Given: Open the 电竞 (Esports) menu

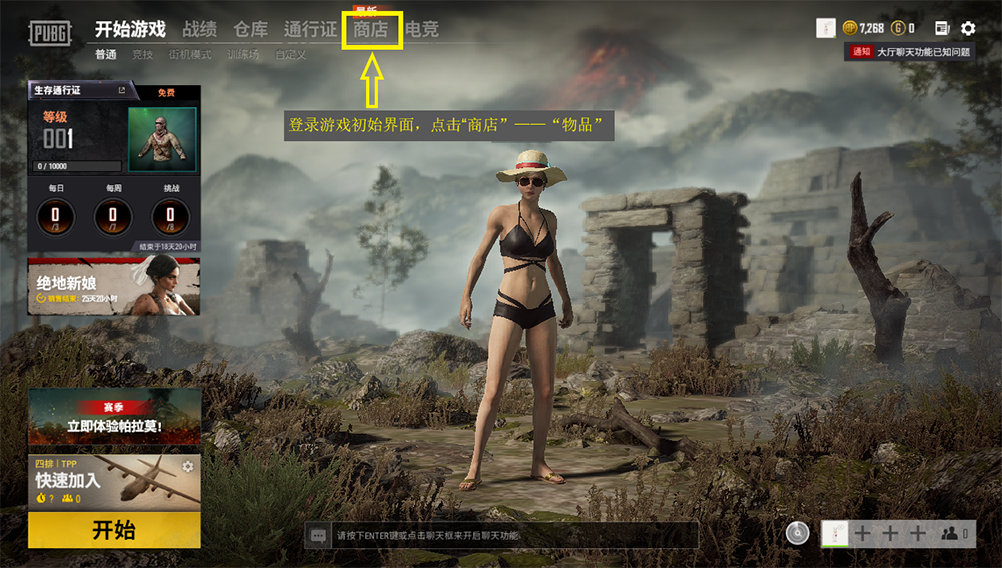Looking at the screenshot, I should point(422,30).
